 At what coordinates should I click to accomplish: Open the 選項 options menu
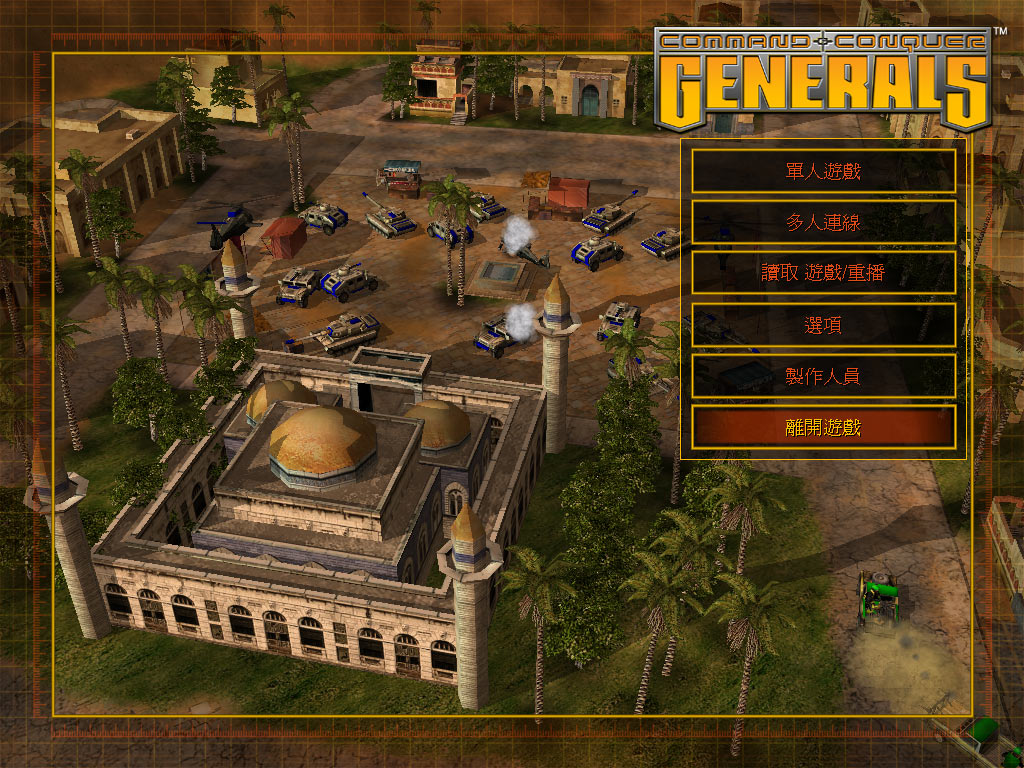pyautogui.click(x=823, y=325)
